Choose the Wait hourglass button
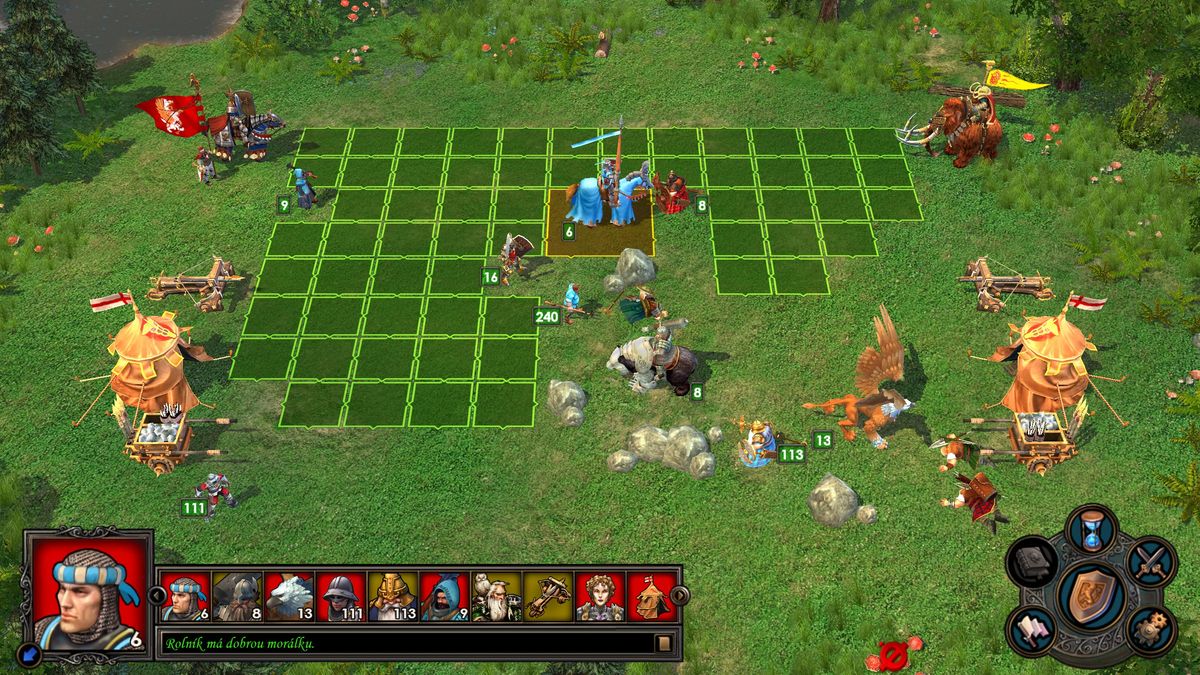The image size is (1200, 675). (1090, 530)
